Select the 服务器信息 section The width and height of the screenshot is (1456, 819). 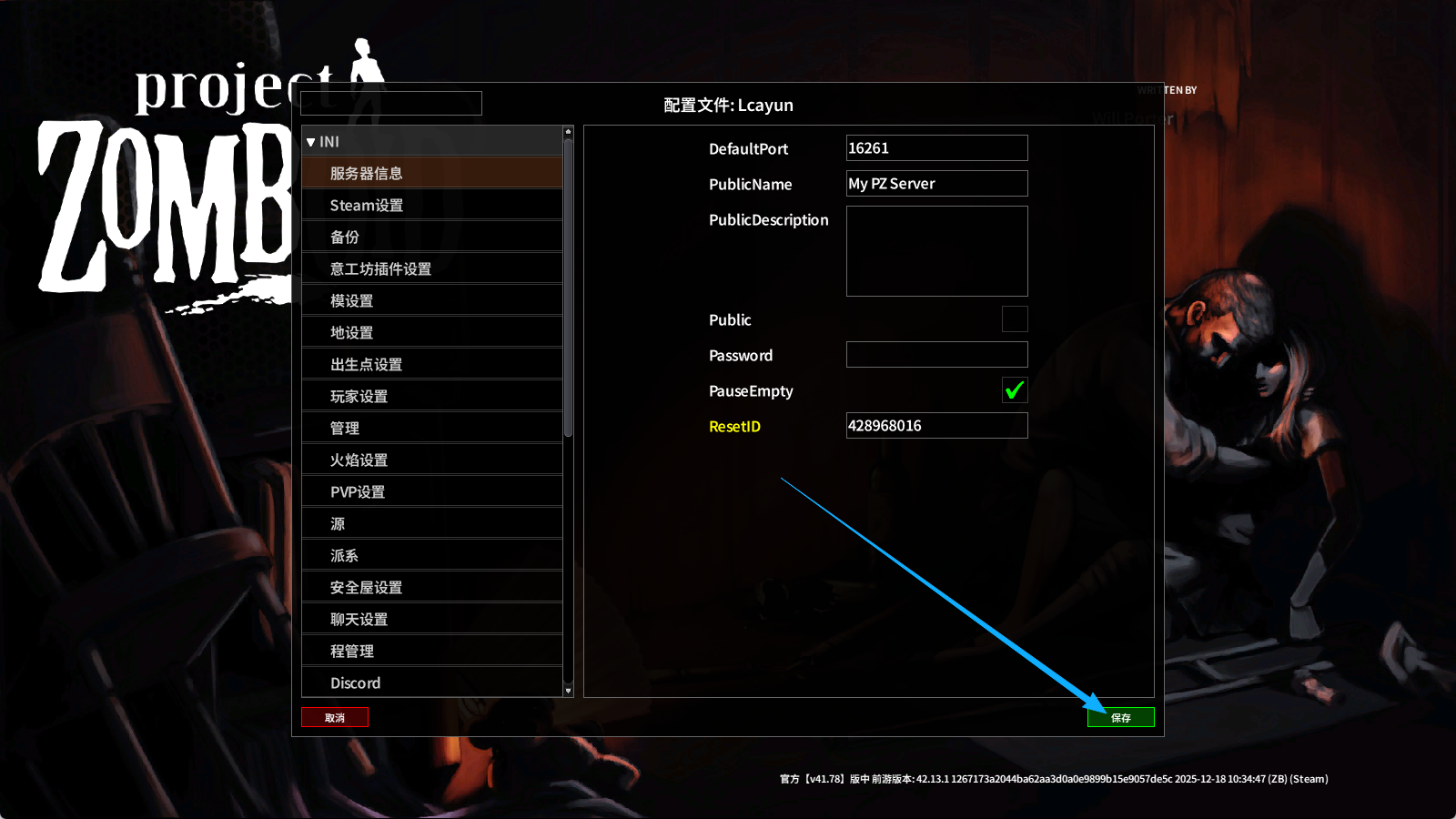(x=432, y=173)
